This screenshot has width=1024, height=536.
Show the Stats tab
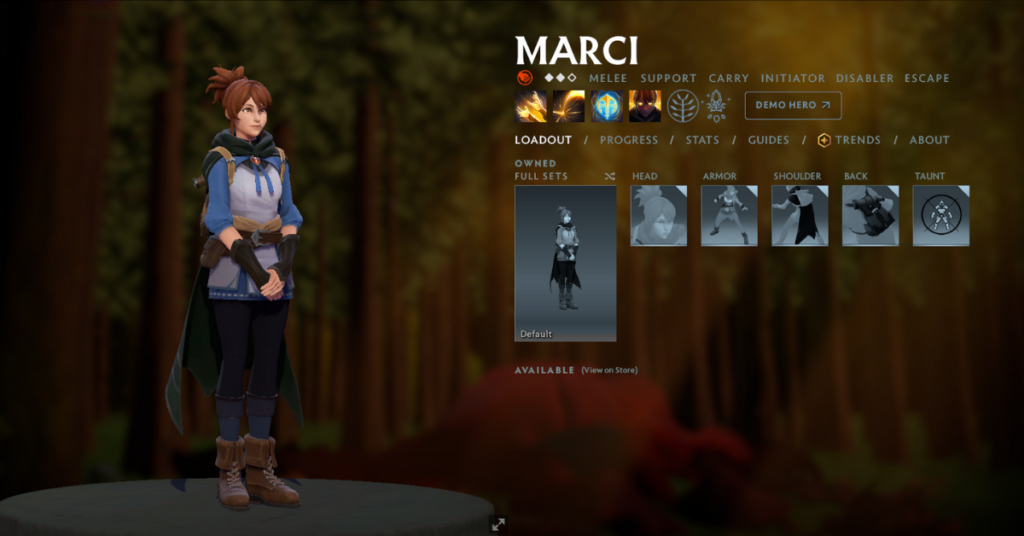(x=702, y=140)
